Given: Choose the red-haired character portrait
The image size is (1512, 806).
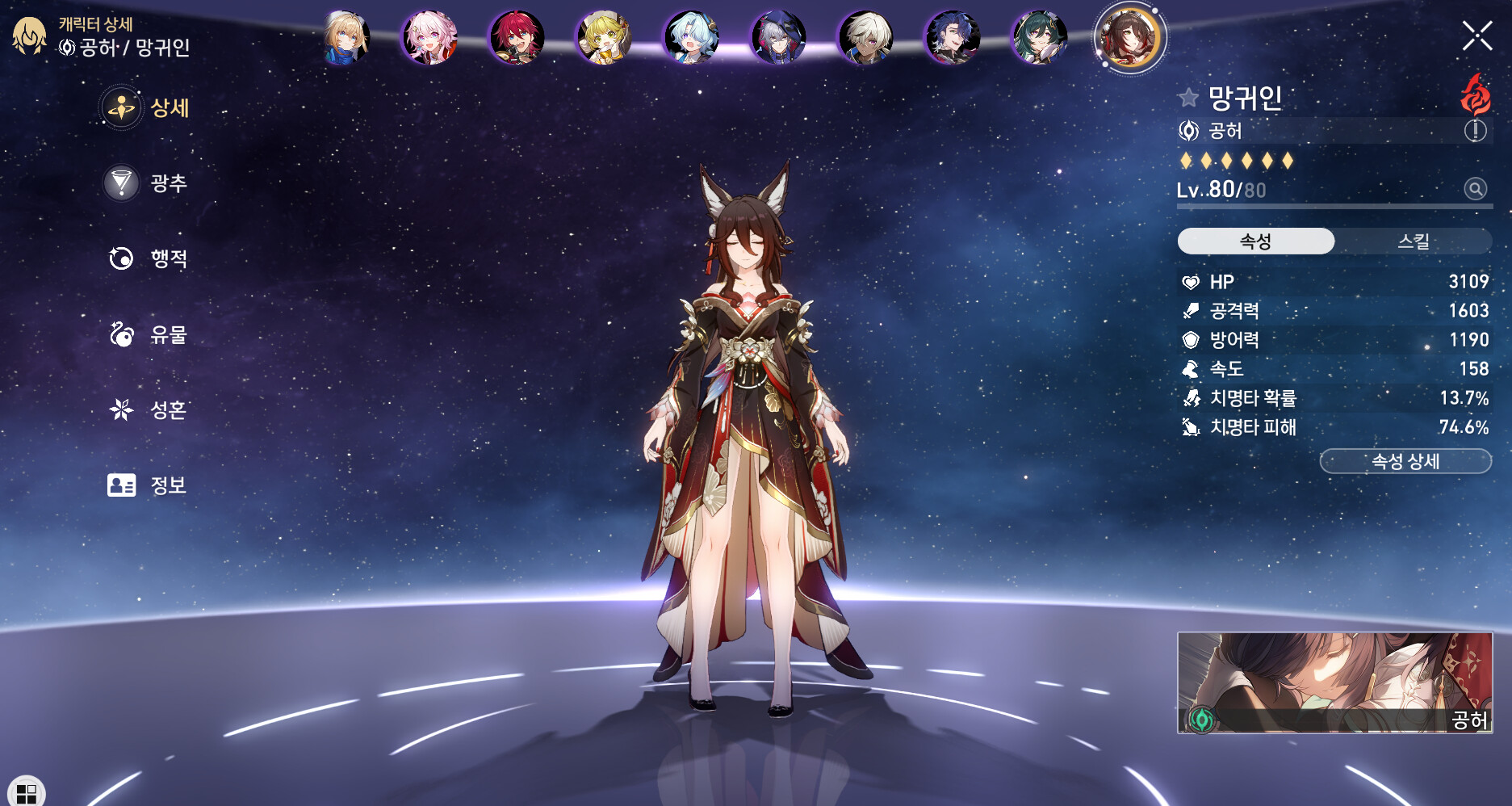Looking at the screenshot, I should (x=517, y=38).
